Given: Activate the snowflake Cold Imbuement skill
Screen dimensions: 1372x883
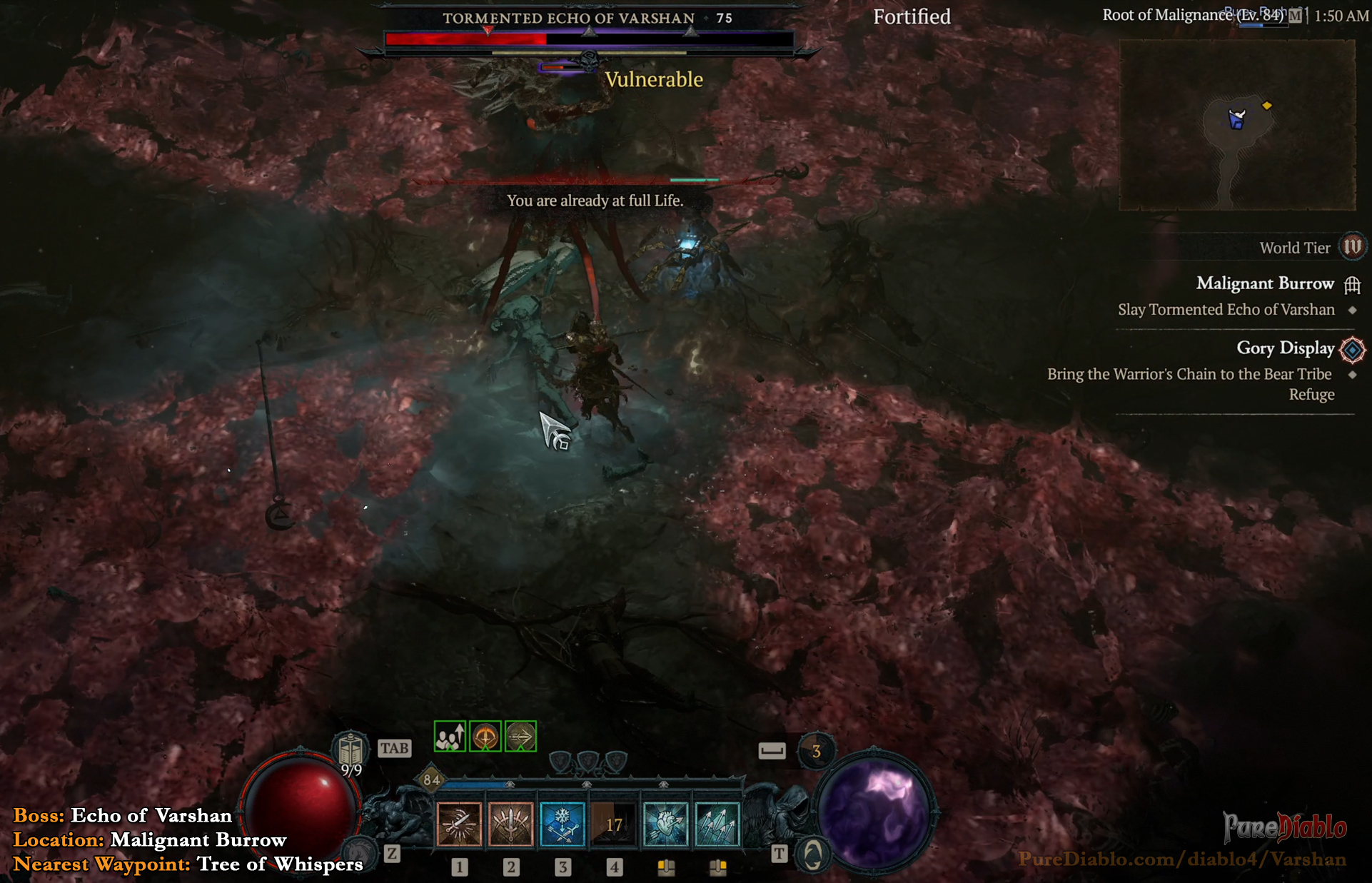Looking at the screenshot, I should [x=563, y=824].
